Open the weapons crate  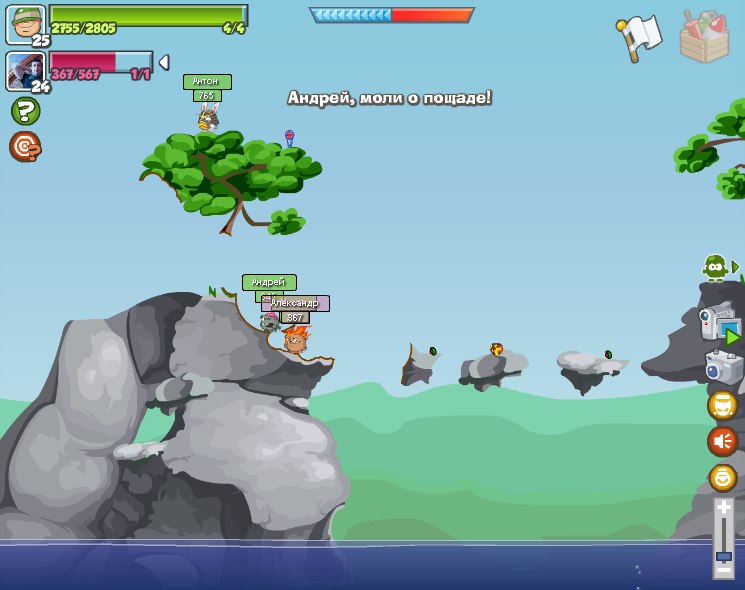704,36
